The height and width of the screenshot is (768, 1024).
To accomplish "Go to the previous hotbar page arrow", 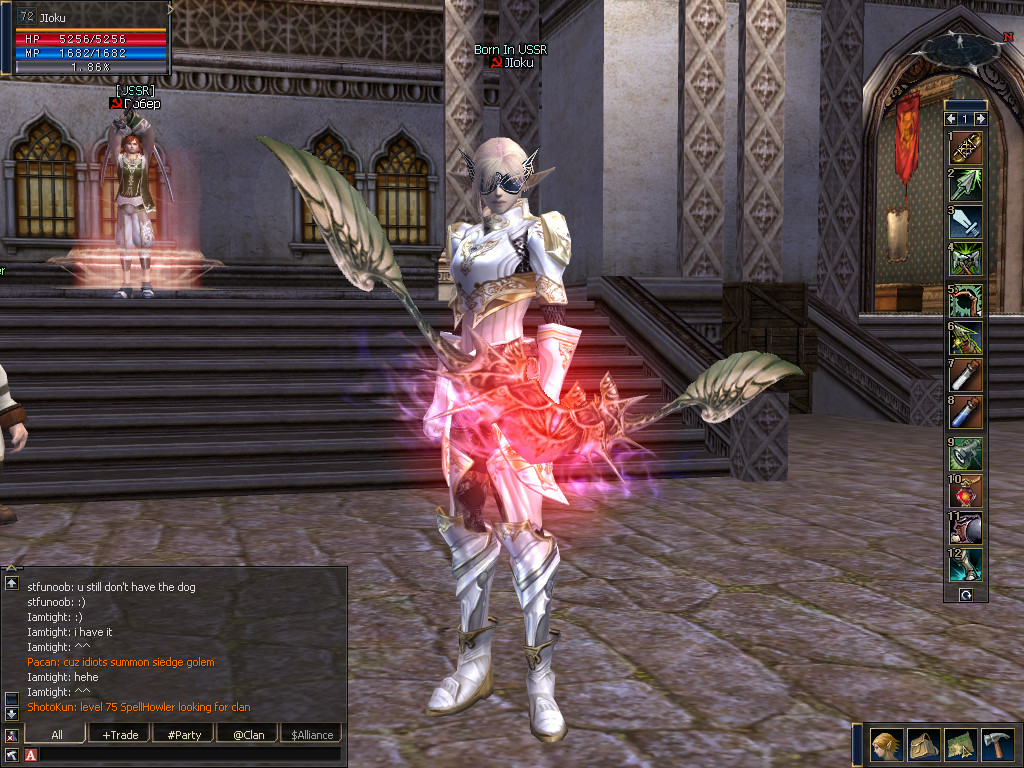I will [951, 118].
